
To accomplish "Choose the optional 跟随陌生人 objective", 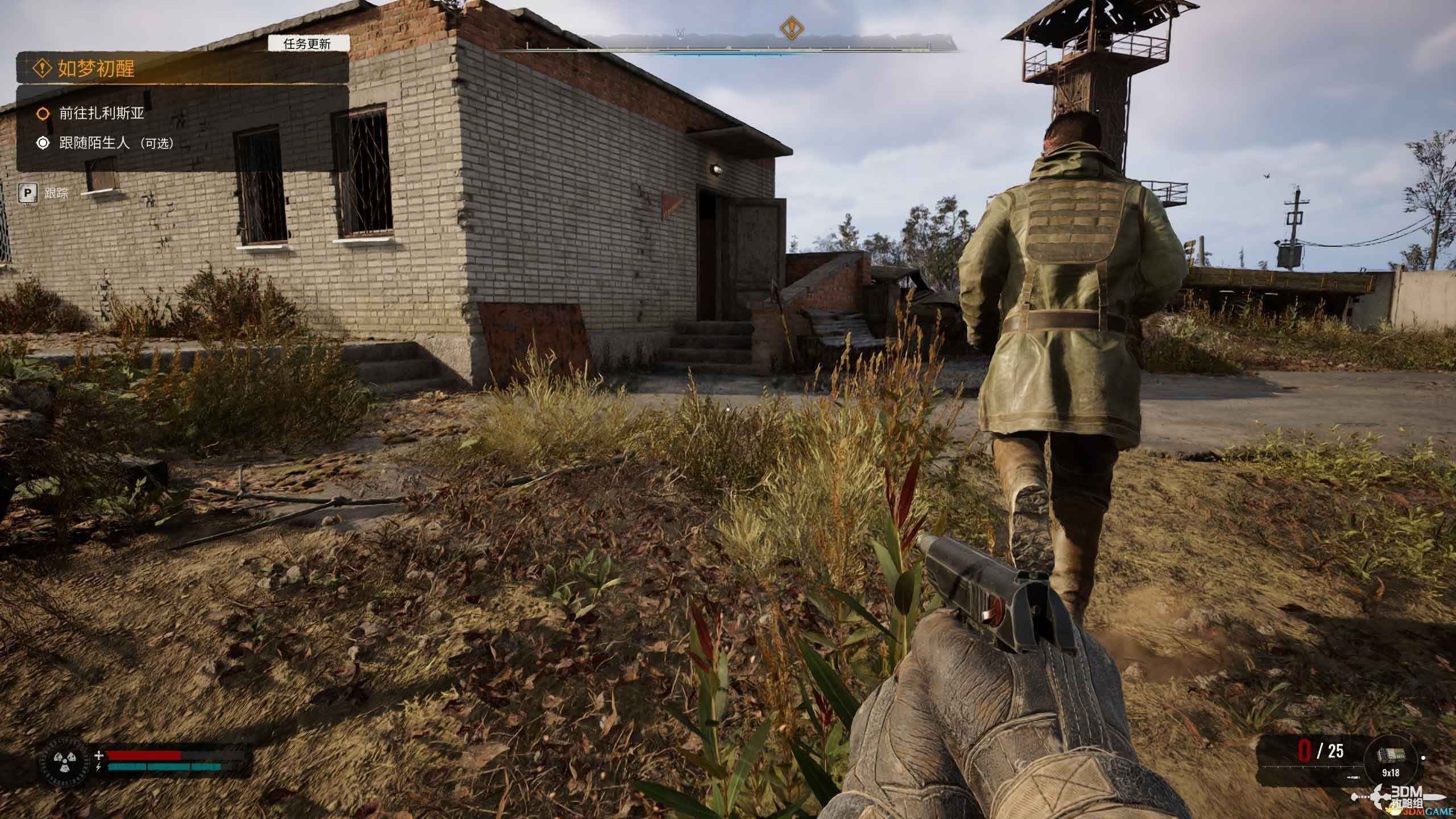I will coord(115,143).
